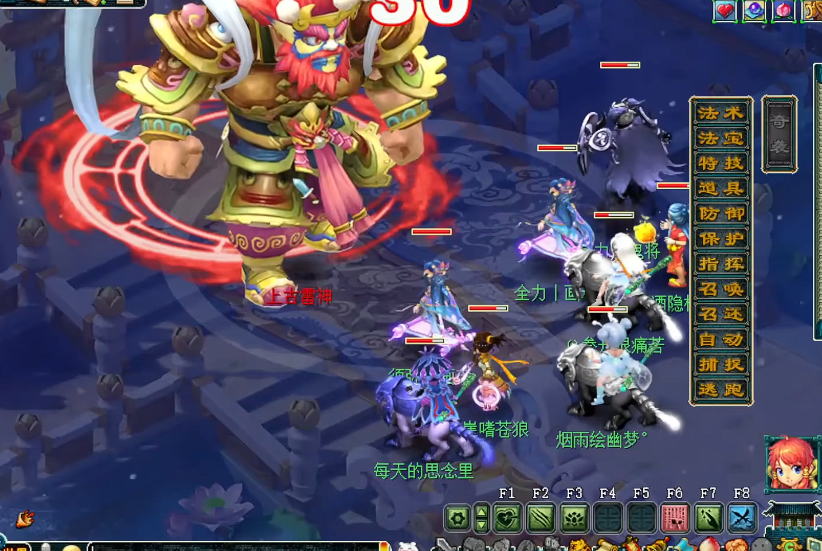Enable 自动 auto battle

(x=720, y=339)
